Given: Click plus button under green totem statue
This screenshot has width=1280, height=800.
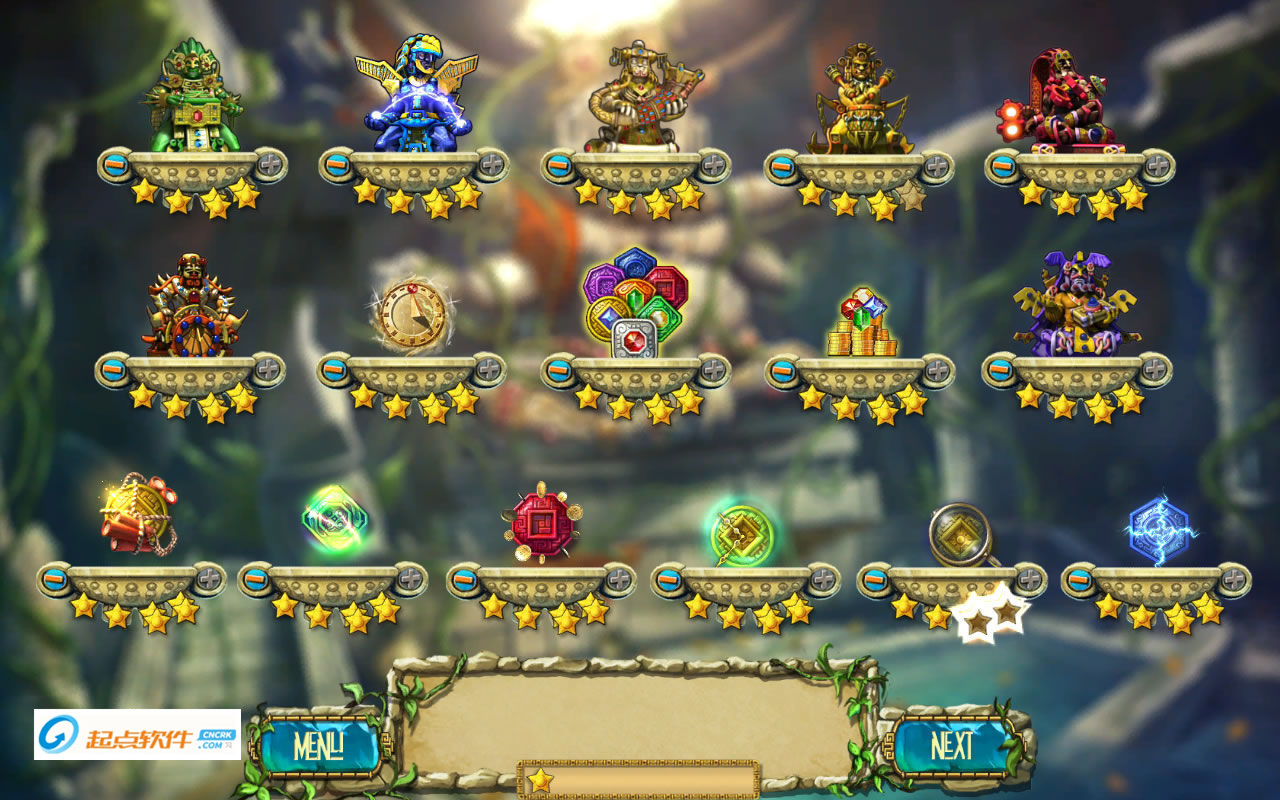Looking at the screenshot, I should click(270, 165).
